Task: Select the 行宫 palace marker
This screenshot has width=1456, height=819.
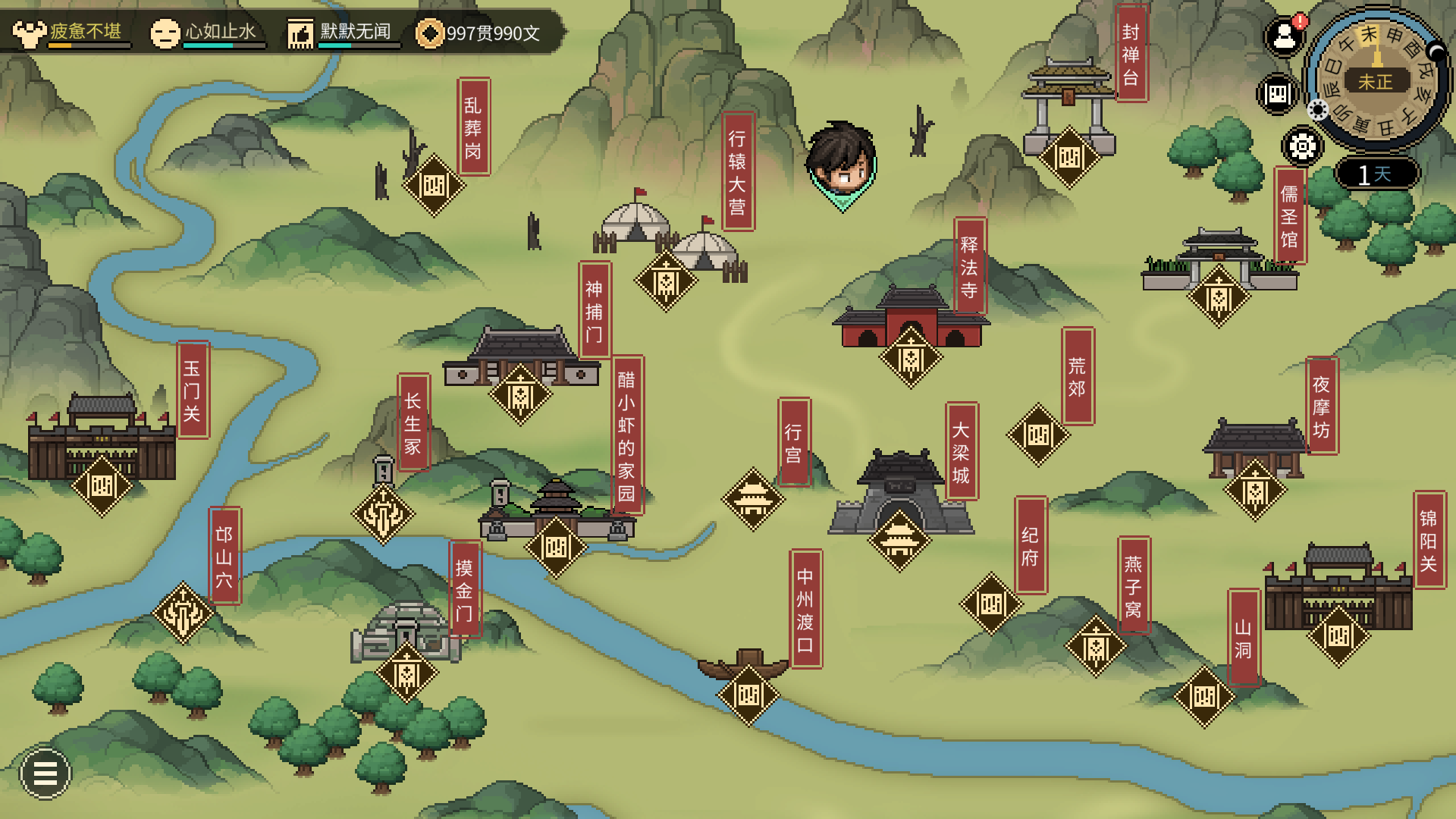Action: (x=753, y=499)
